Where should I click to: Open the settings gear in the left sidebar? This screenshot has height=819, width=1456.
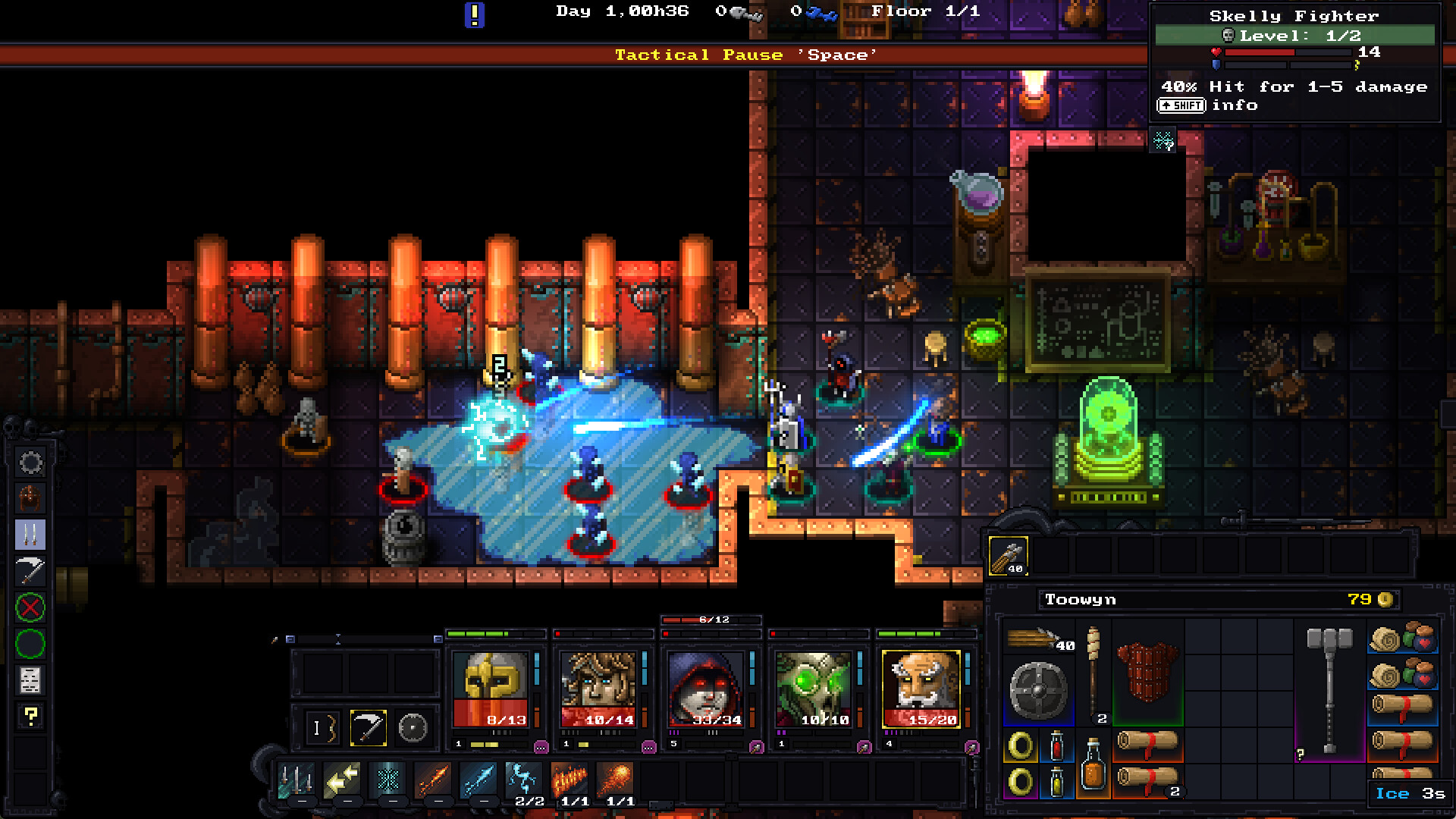pyautogui.click(x=29, y=461)
